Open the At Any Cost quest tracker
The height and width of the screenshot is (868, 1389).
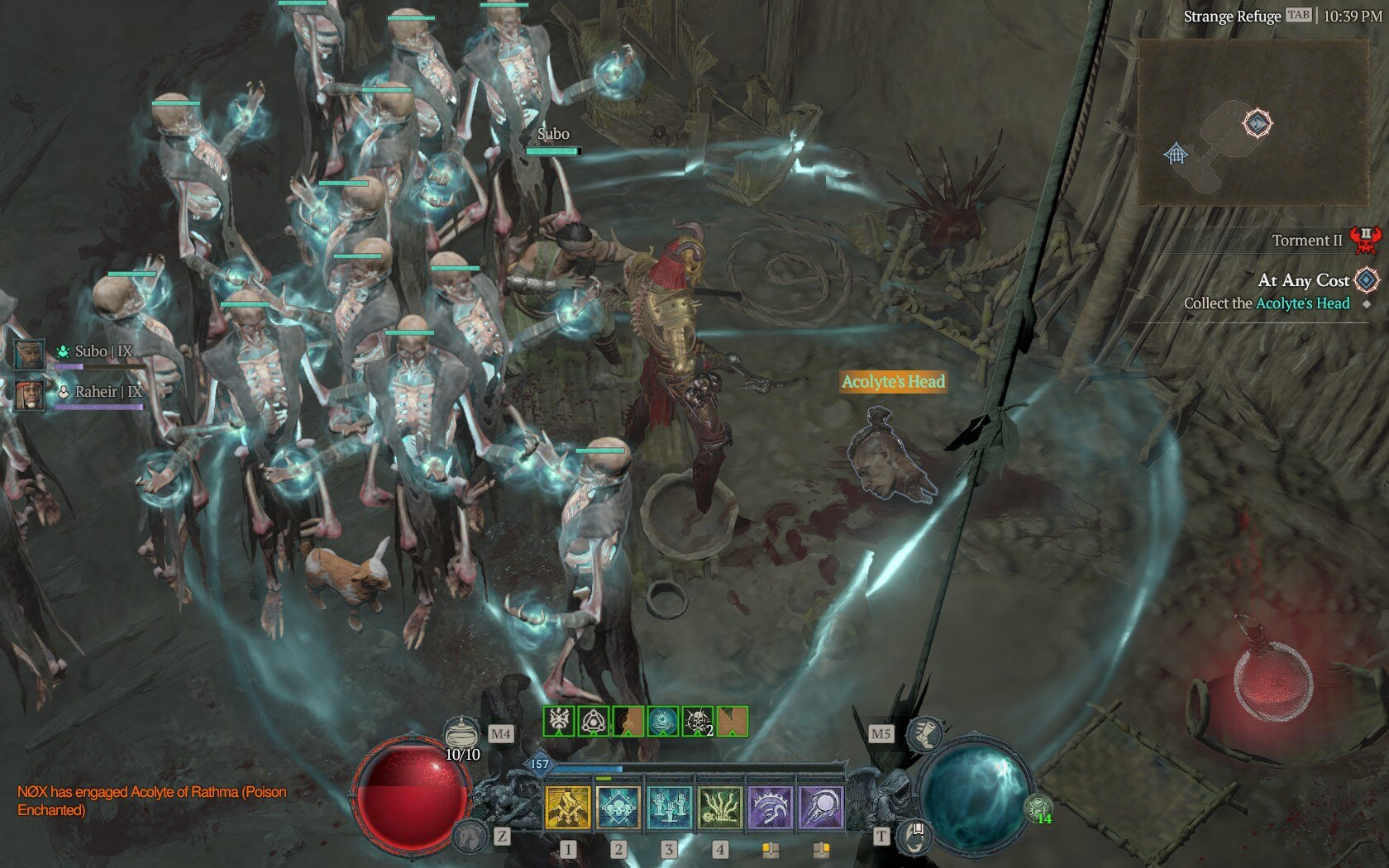click(1303, 281)
